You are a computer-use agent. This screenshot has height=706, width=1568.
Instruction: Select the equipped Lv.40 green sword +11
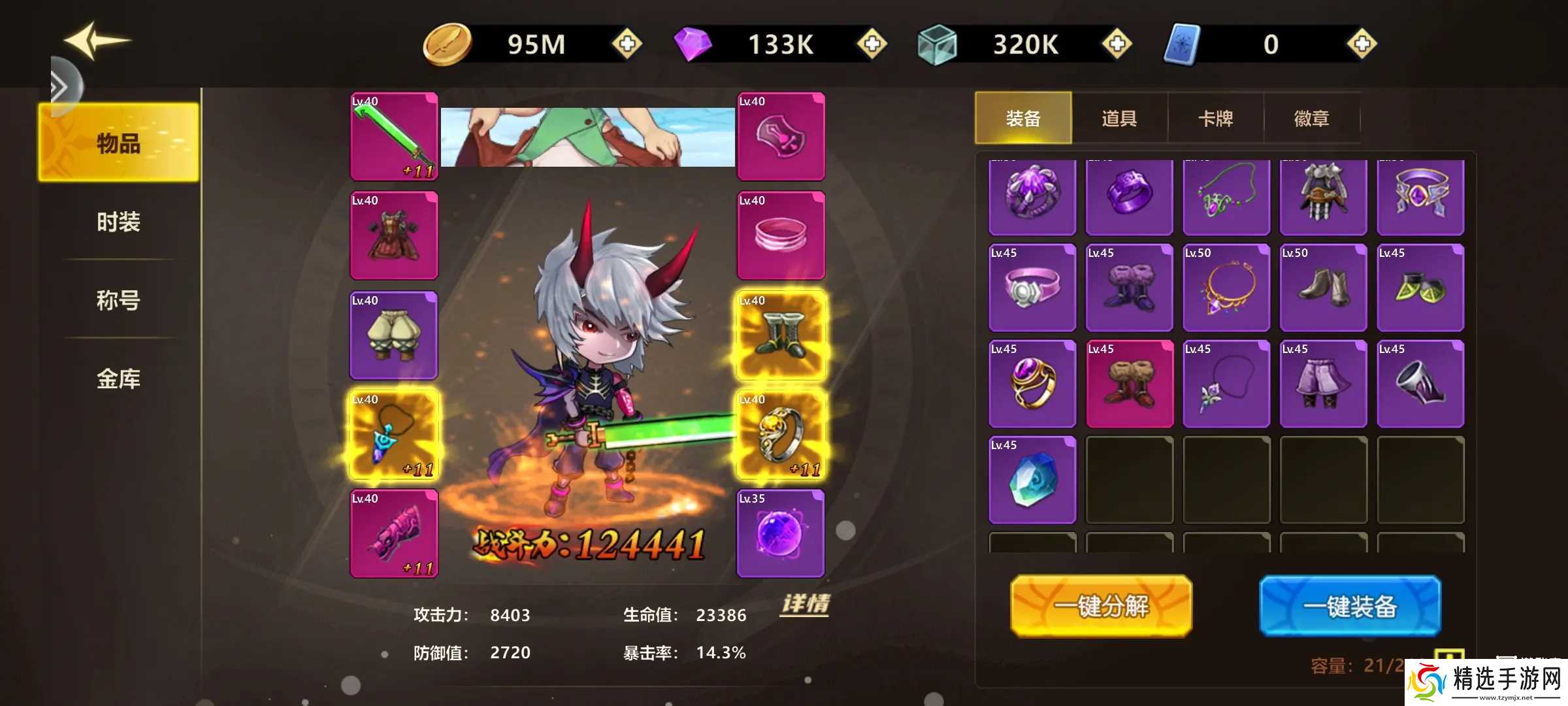click(x=394, y=136)
